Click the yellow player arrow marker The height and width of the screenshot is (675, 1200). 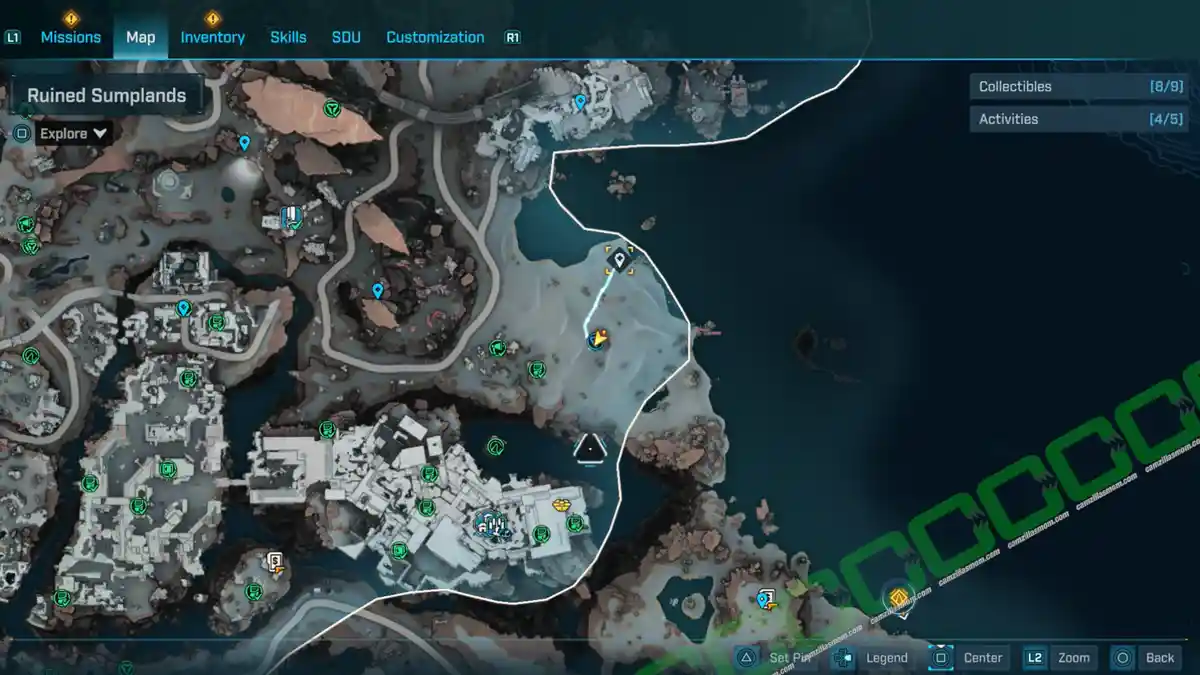pos(598,339)
